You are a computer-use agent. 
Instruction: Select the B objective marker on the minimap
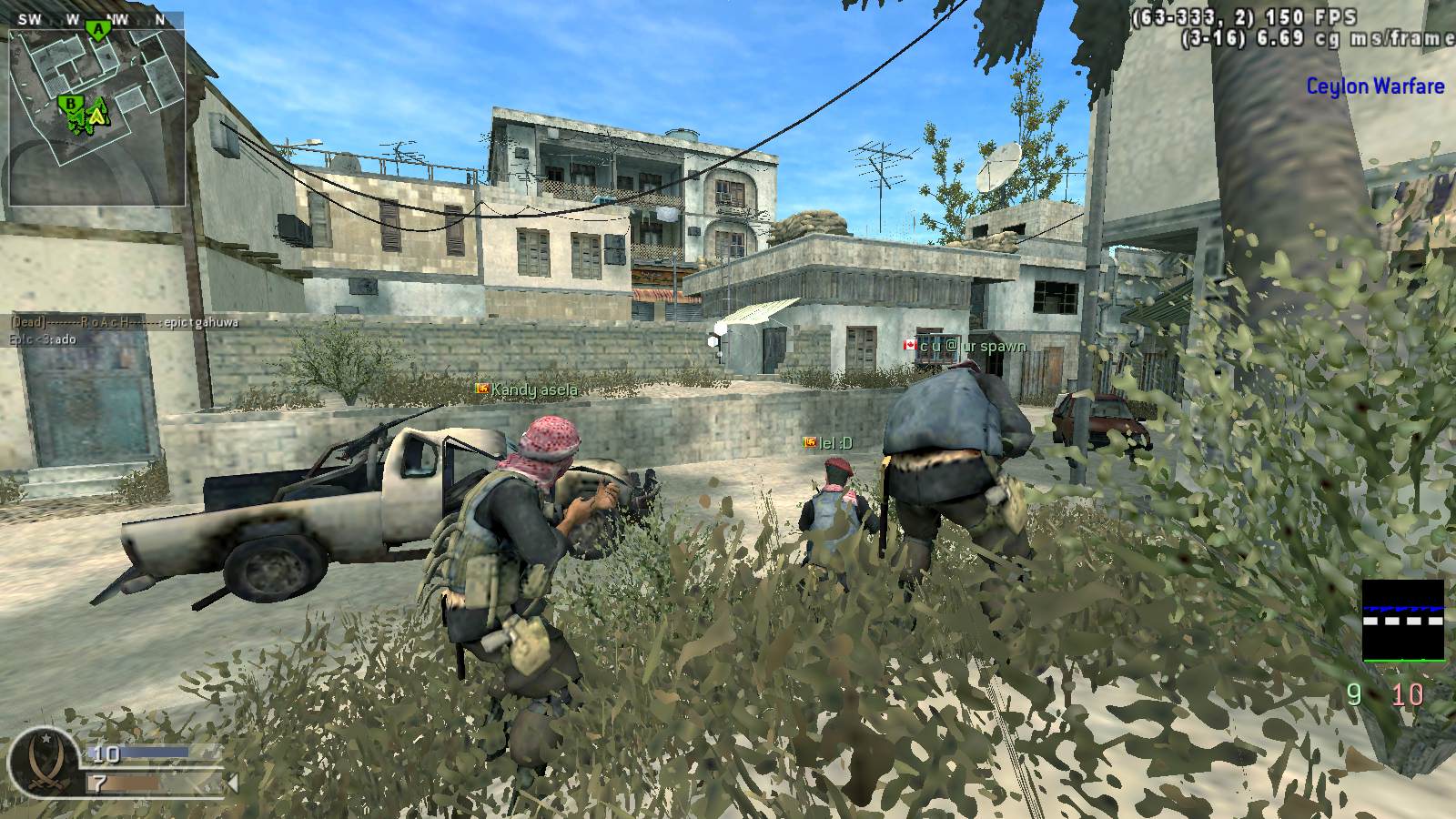point(69,105)
